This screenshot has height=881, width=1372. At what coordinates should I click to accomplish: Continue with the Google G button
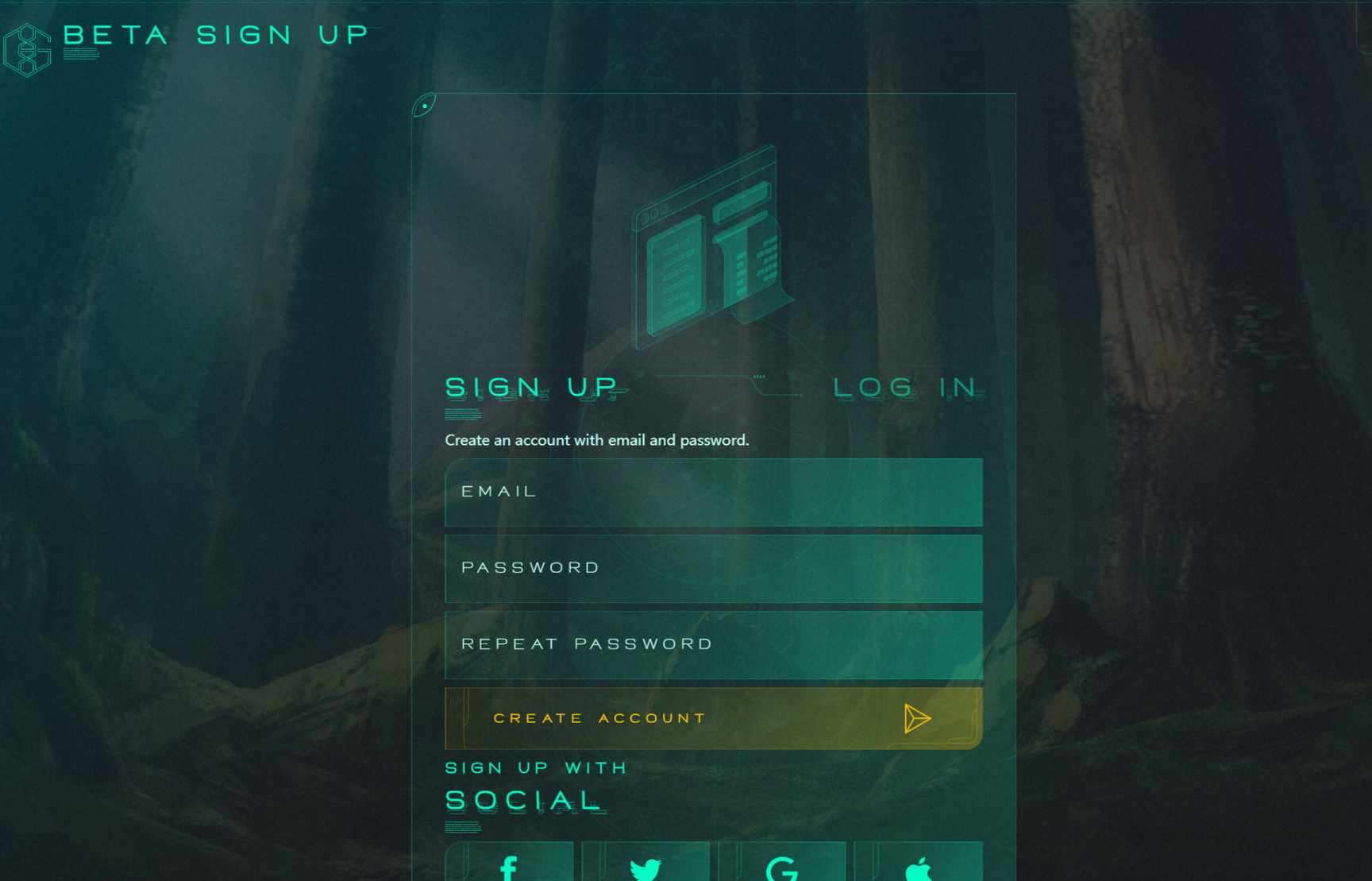click(782, 865)
